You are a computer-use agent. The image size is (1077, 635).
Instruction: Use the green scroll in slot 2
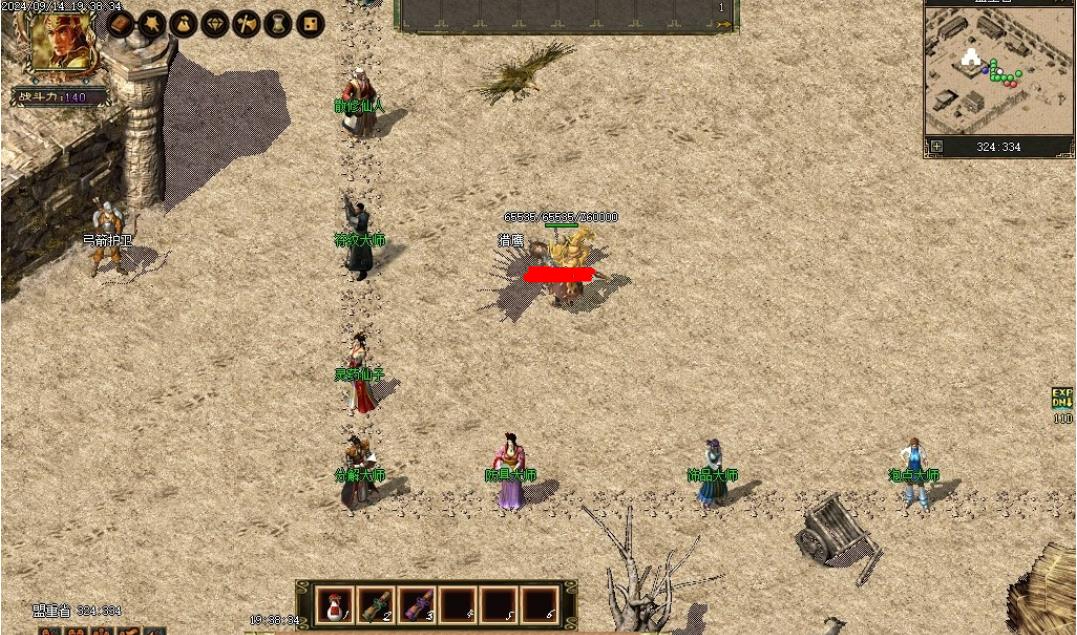point(374,604)
